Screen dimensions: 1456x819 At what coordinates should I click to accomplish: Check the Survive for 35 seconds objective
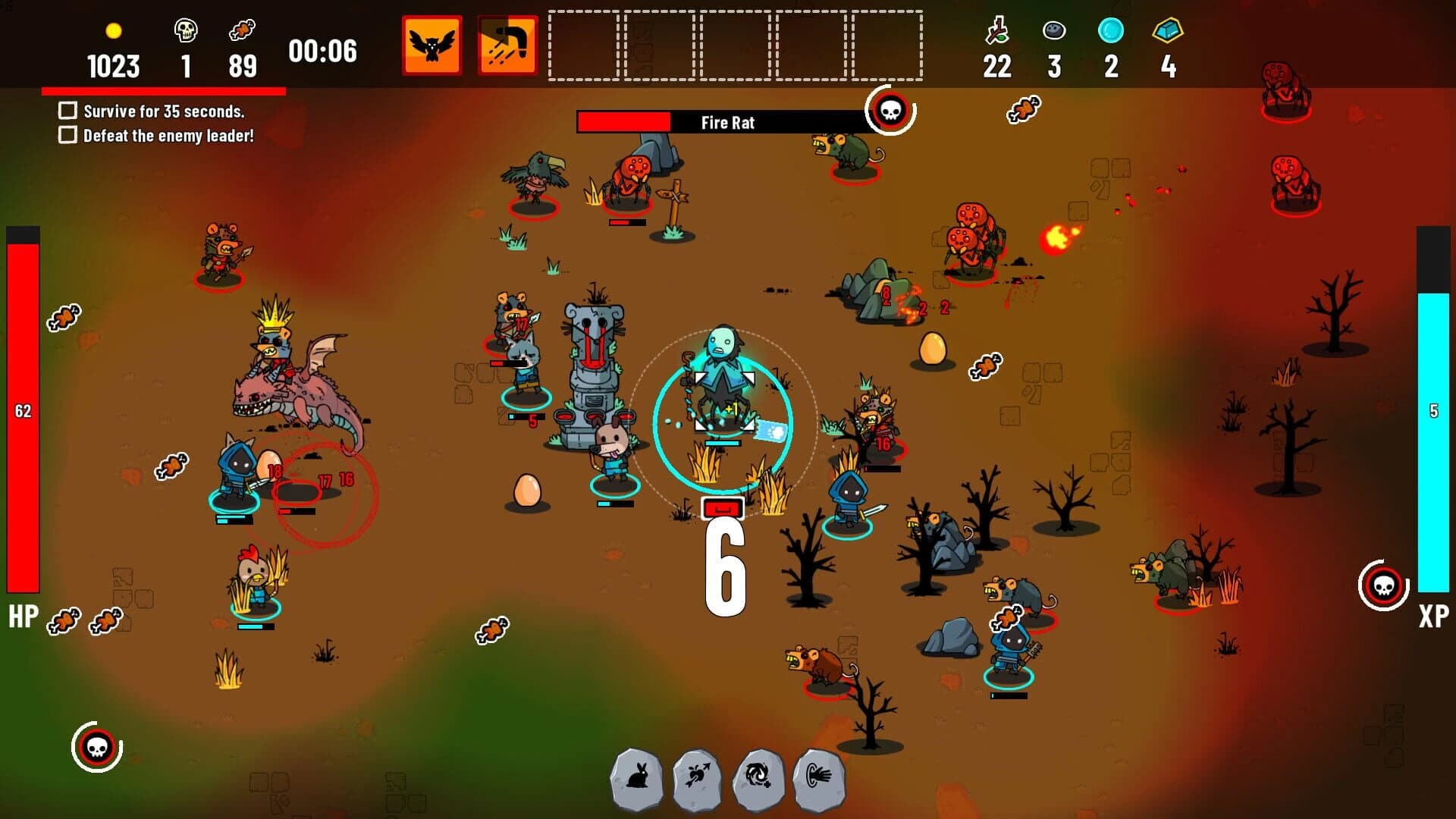click(x=67, y=111)
